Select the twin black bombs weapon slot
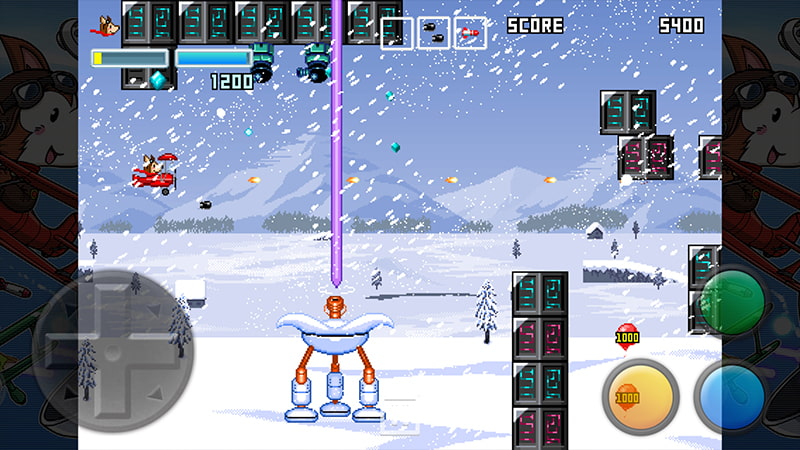Viewport: 800px width, 450px height. pos(433,33)
